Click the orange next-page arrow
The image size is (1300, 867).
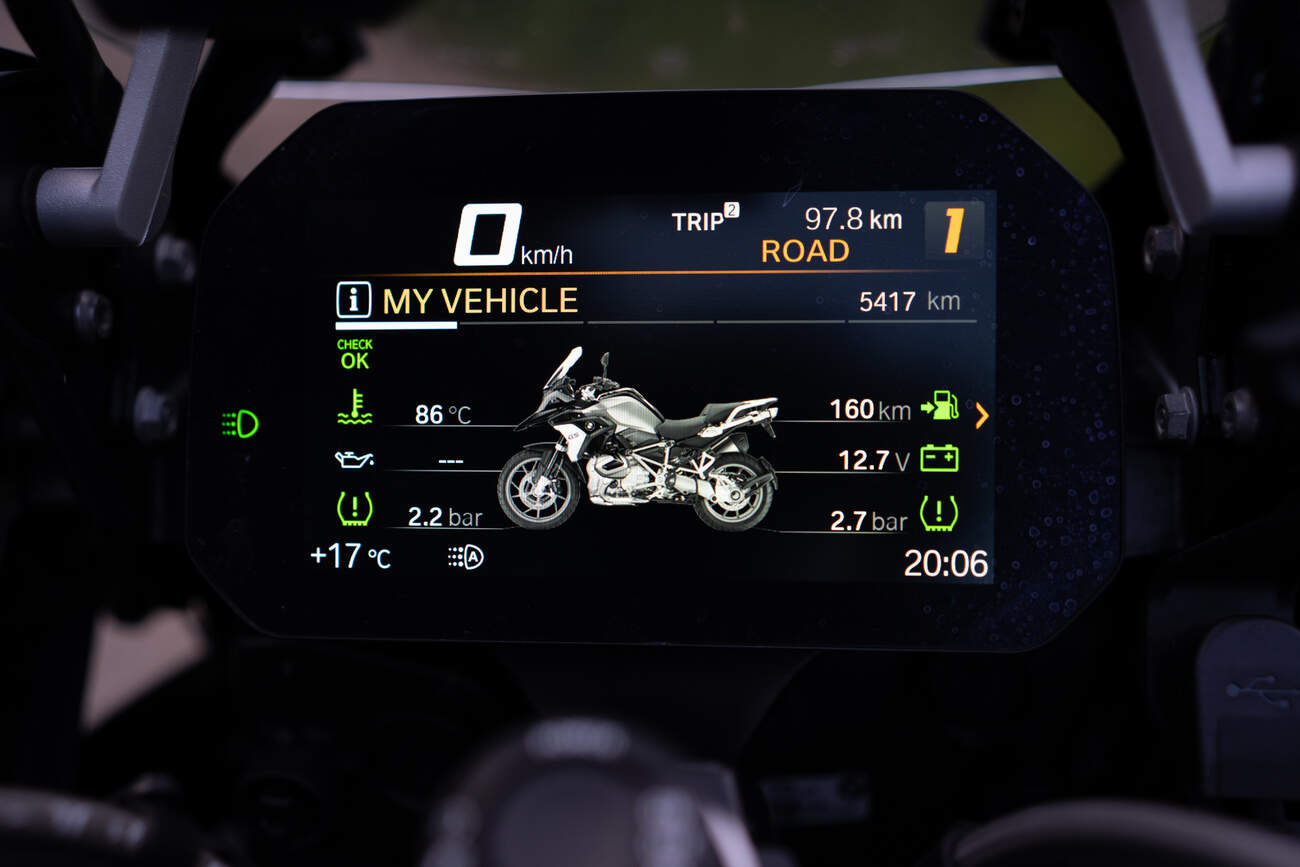[981, 415]
